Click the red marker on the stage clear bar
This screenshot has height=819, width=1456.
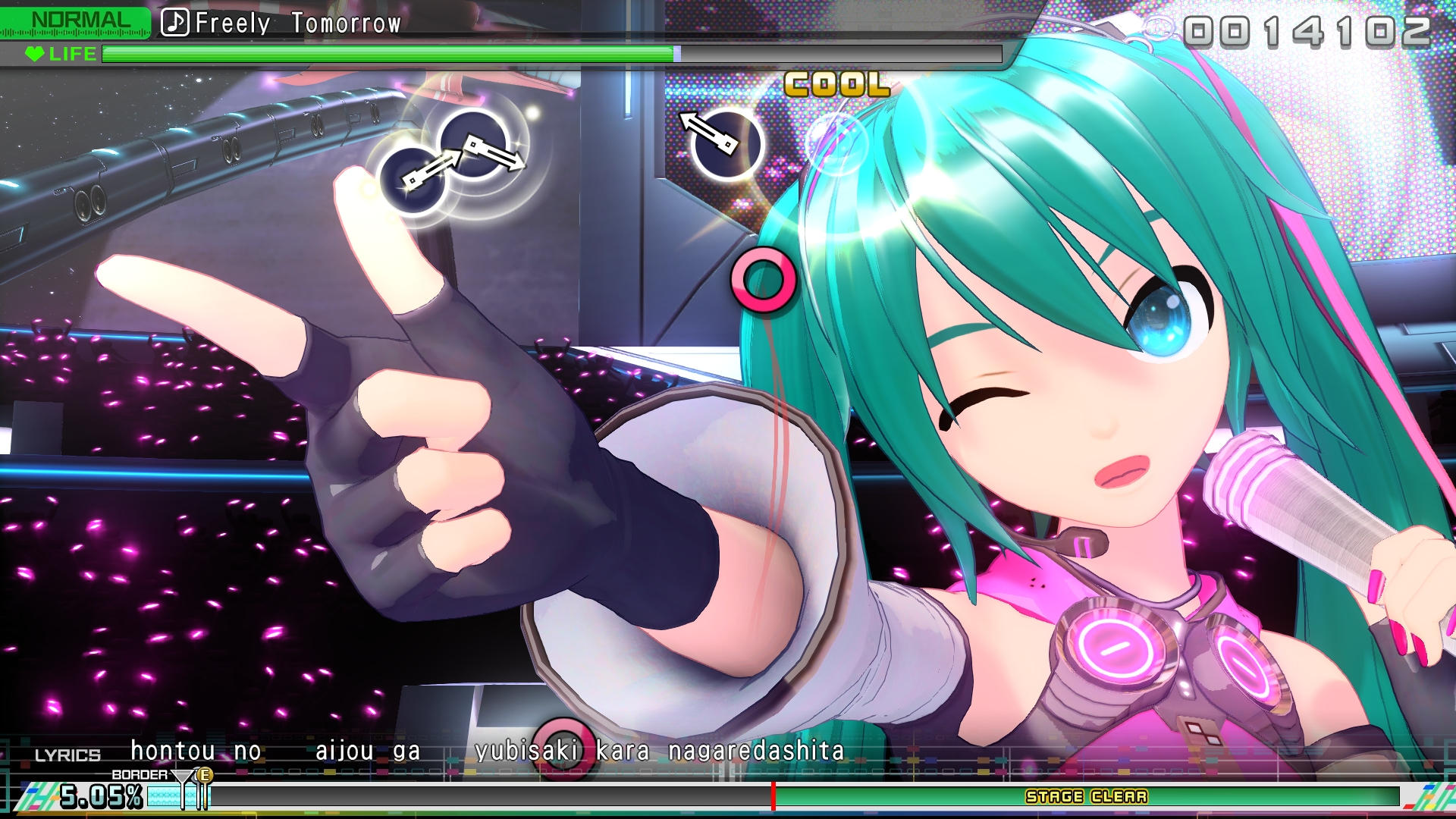click(x=773, y=797)
